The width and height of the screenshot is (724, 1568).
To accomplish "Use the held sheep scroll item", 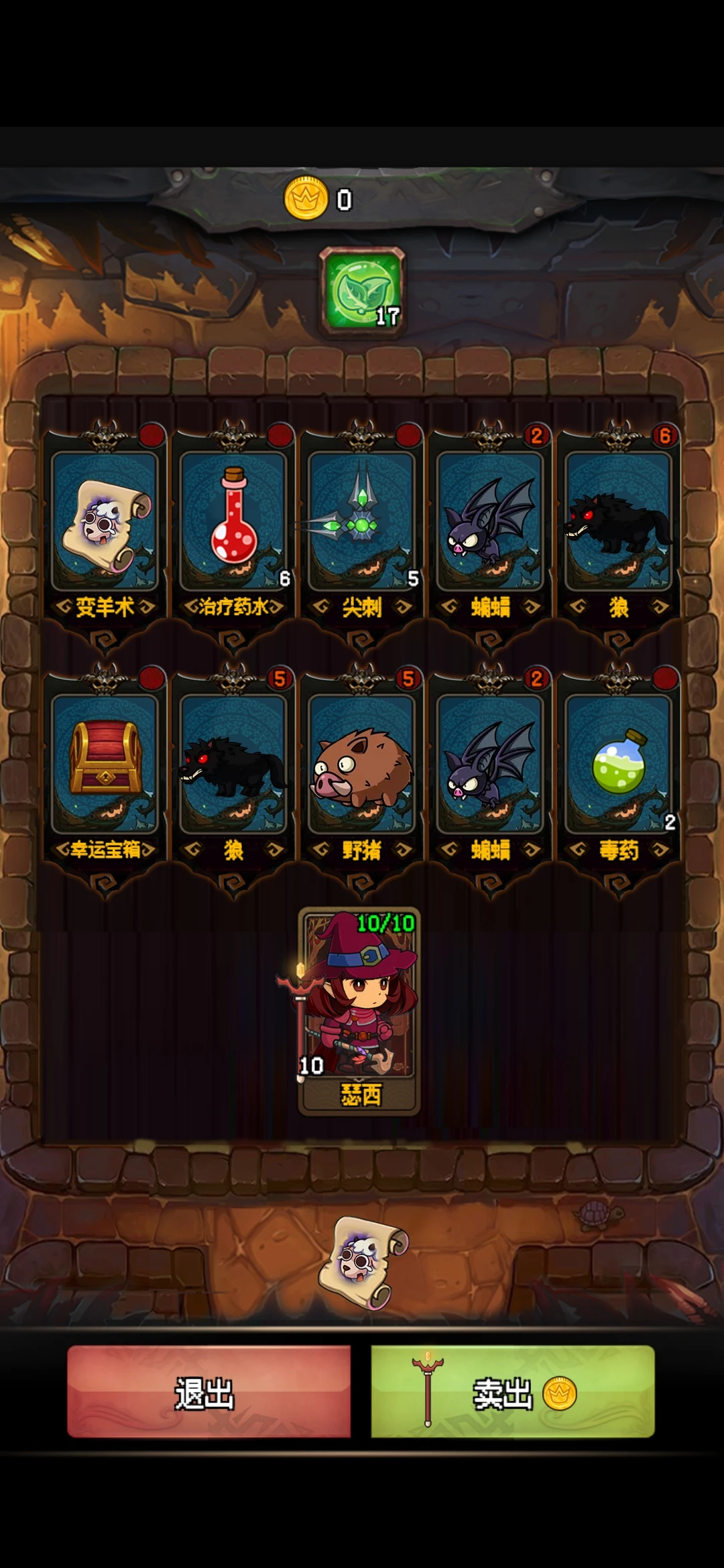I will tap(363, 1261).
